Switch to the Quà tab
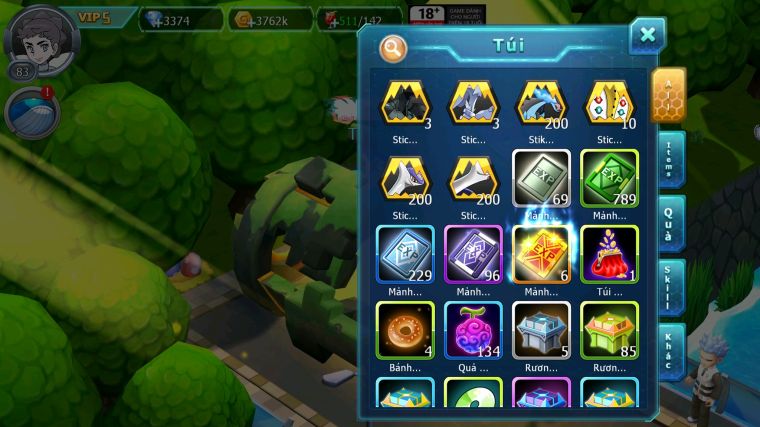This screenshot has height=427, width=760. (x=670, y=221)
